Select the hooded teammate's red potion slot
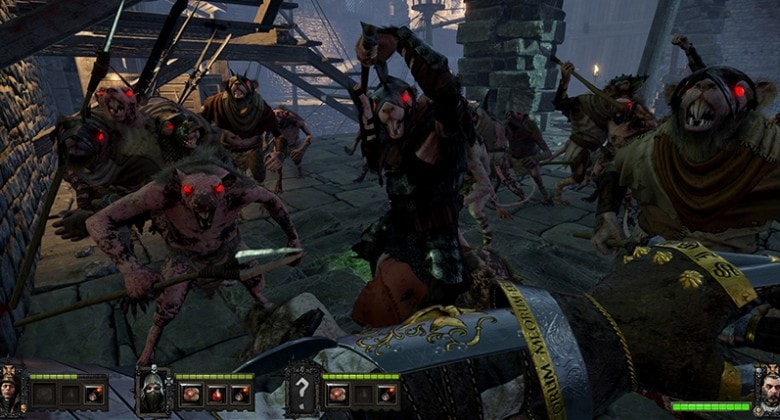The width and height of the screenshot is (780, 420). [x=216, y=394]
